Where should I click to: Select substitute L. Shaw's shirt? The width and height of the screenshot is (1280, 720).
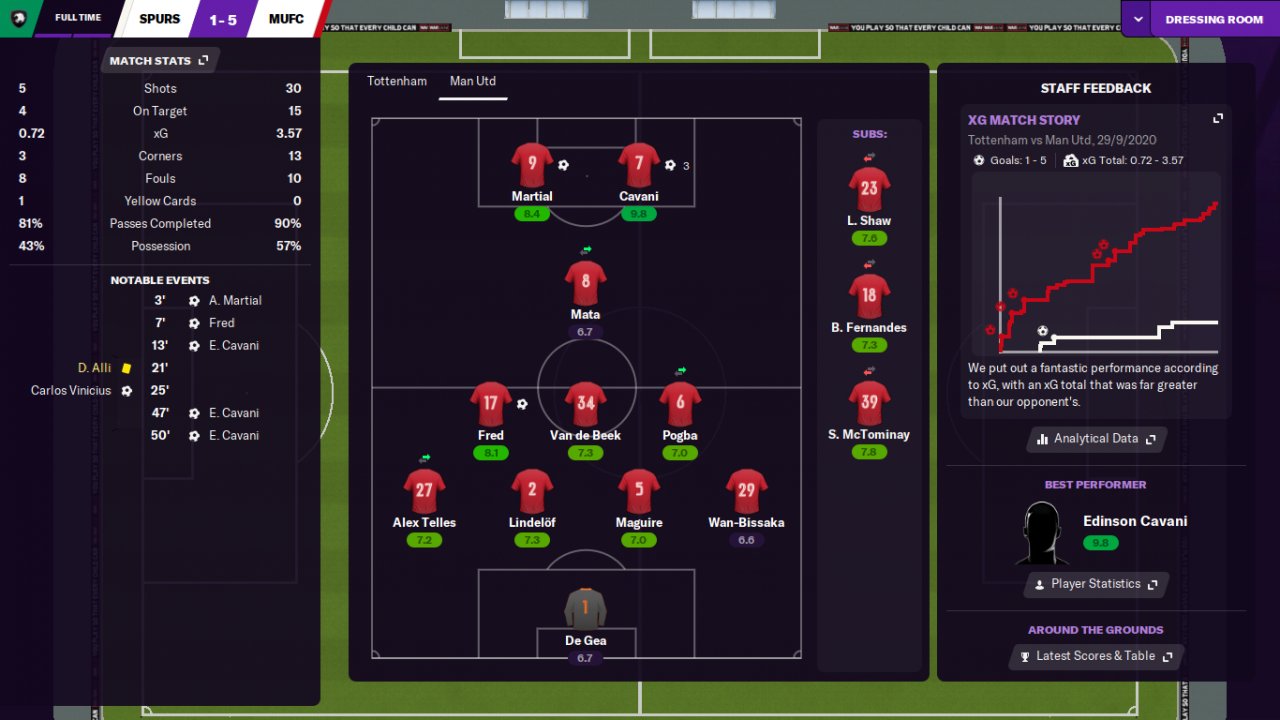pos(868,189)
